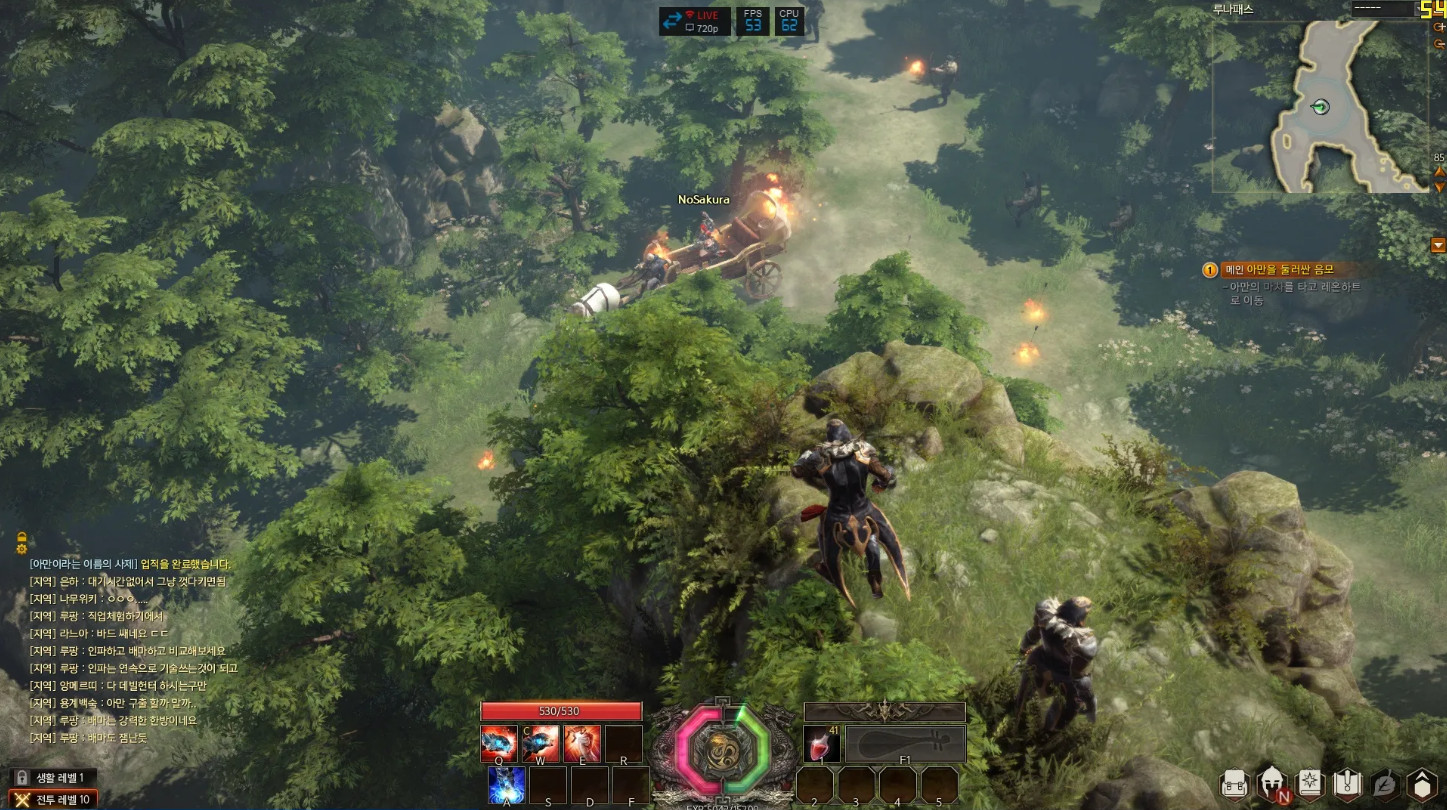Image resolution: width=1447 pixels, height=810 pixels.
Task: Select the 전투 레벨 10 tab
Action: pos(54,799)
